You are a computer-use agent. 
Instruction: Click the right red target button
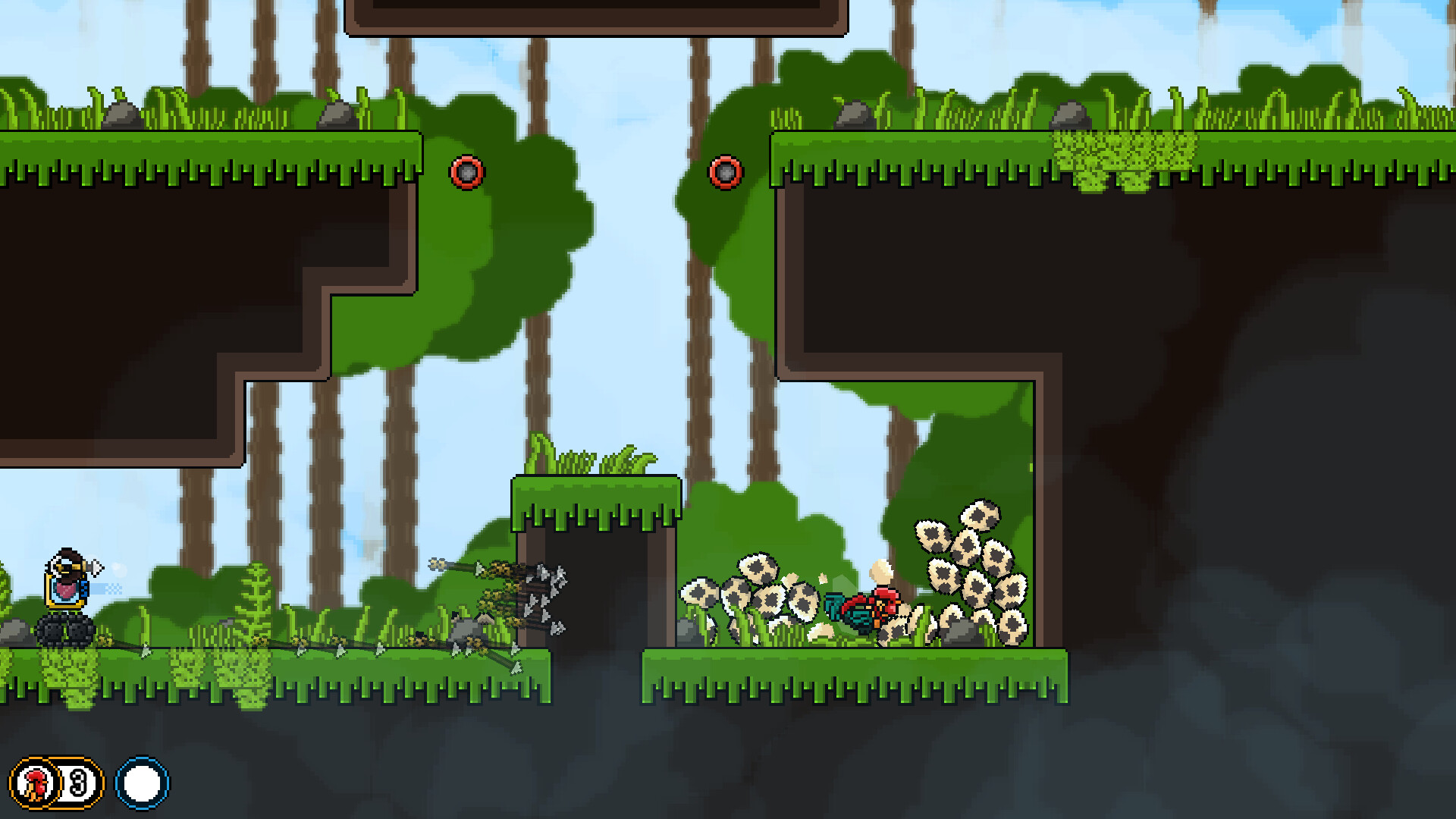pos(726,173)
